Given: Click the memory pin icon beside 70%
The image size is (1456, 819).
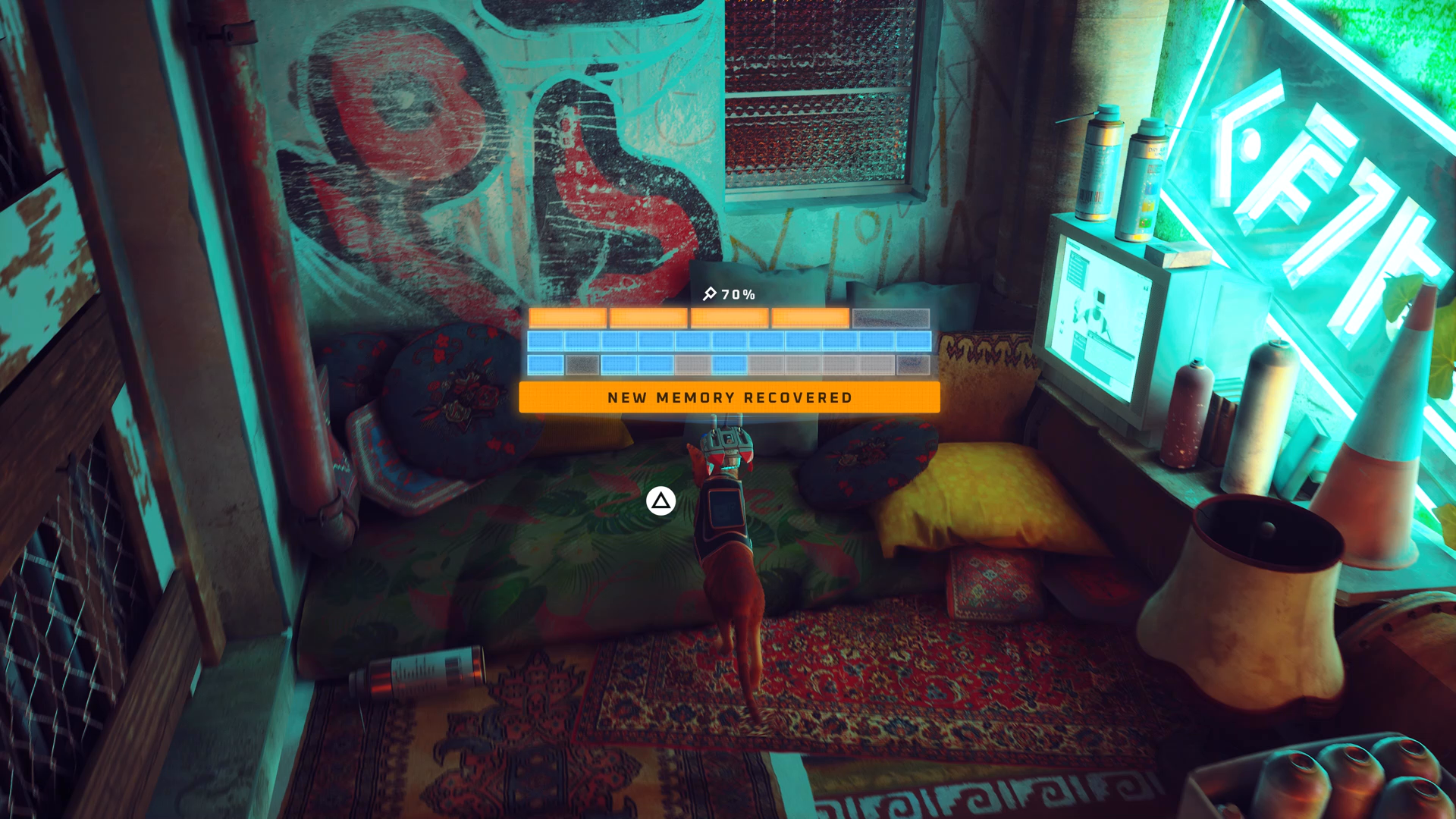Looking at the screenshot, I should tap(710, 293).
